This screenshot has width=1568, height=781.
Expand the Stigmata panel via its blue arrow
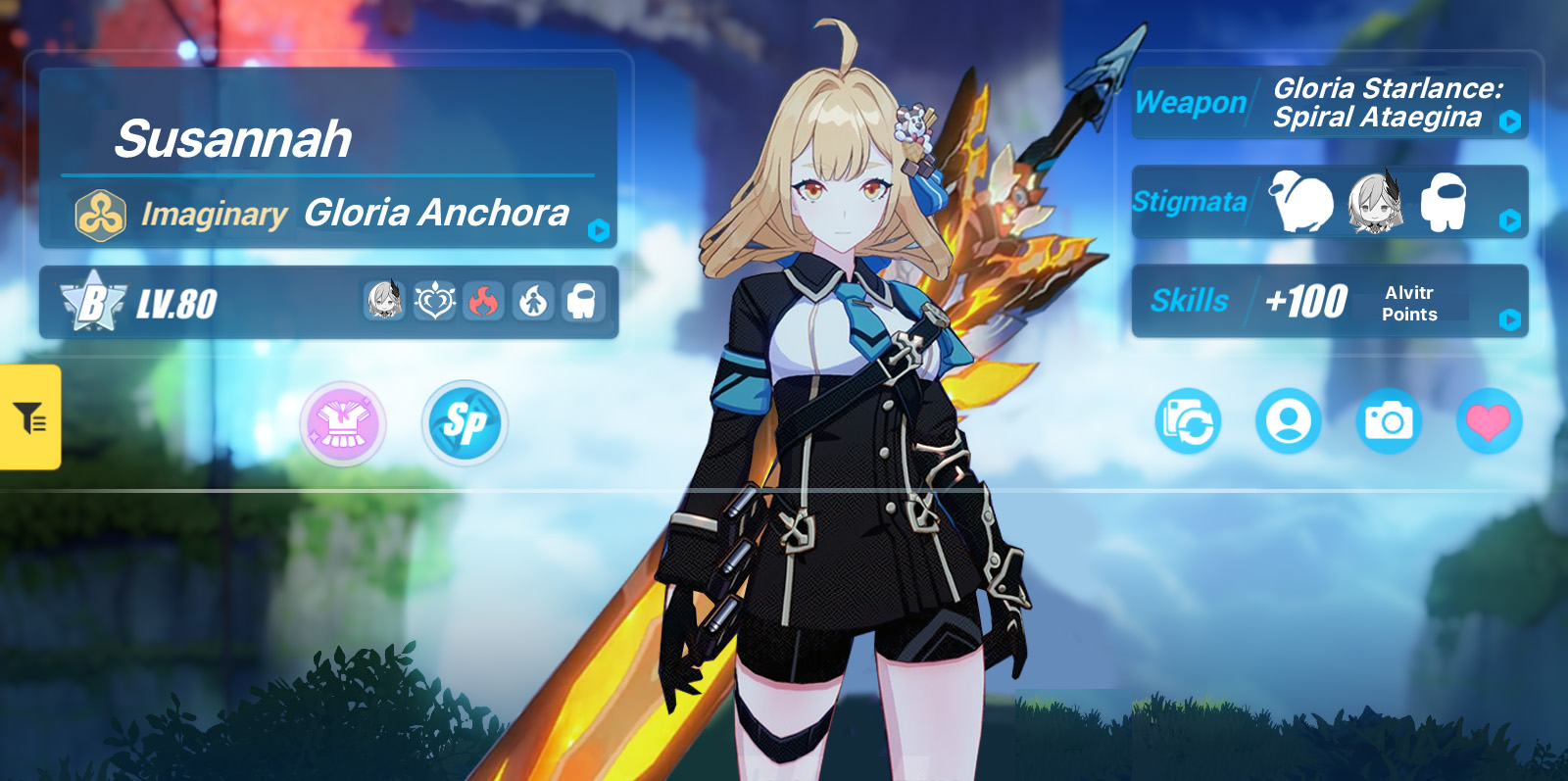coord(1510,220)
